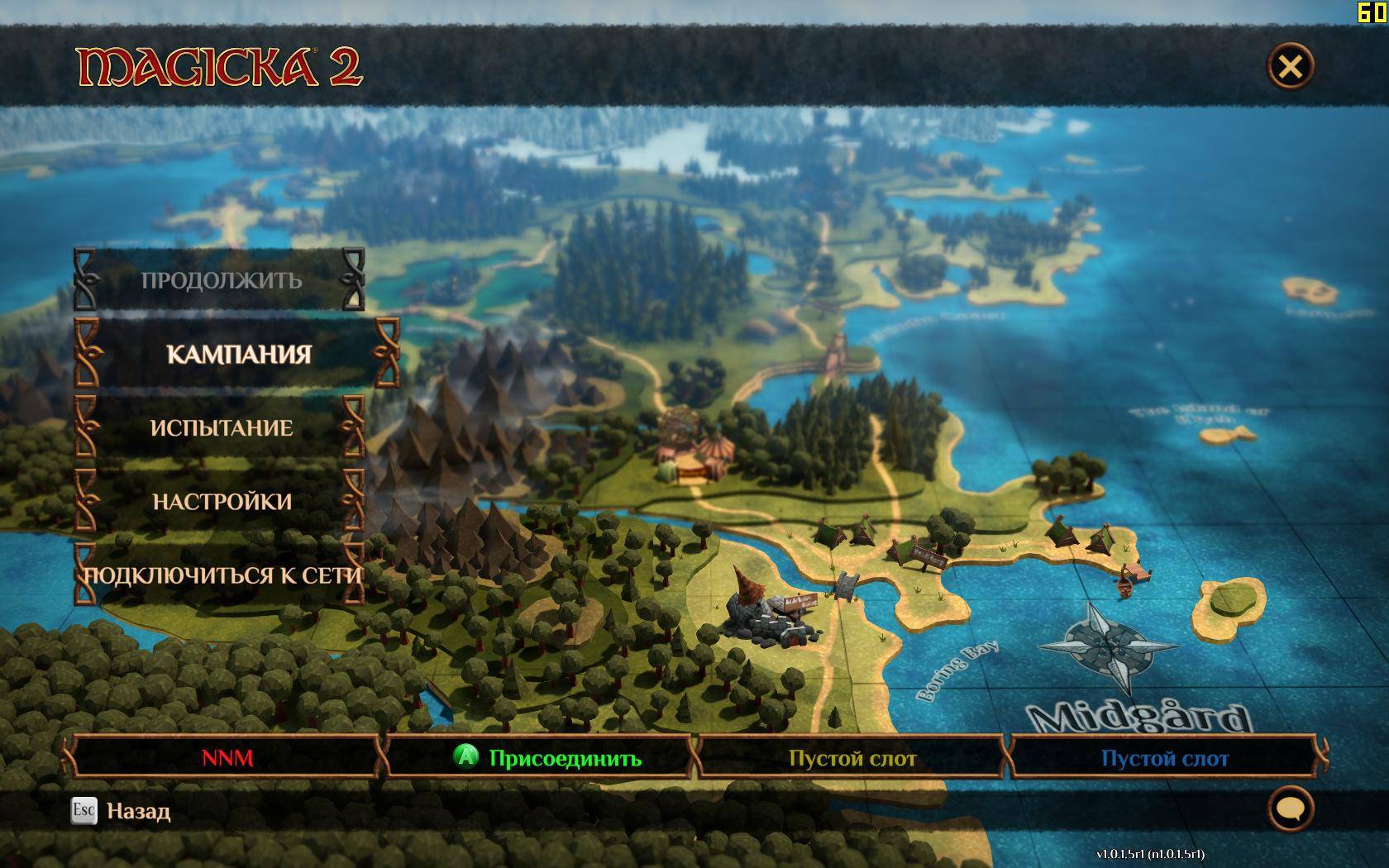Select Подключиться к сети option
The height and width of the screenshot is (868, 1389).
coord(222,575)
